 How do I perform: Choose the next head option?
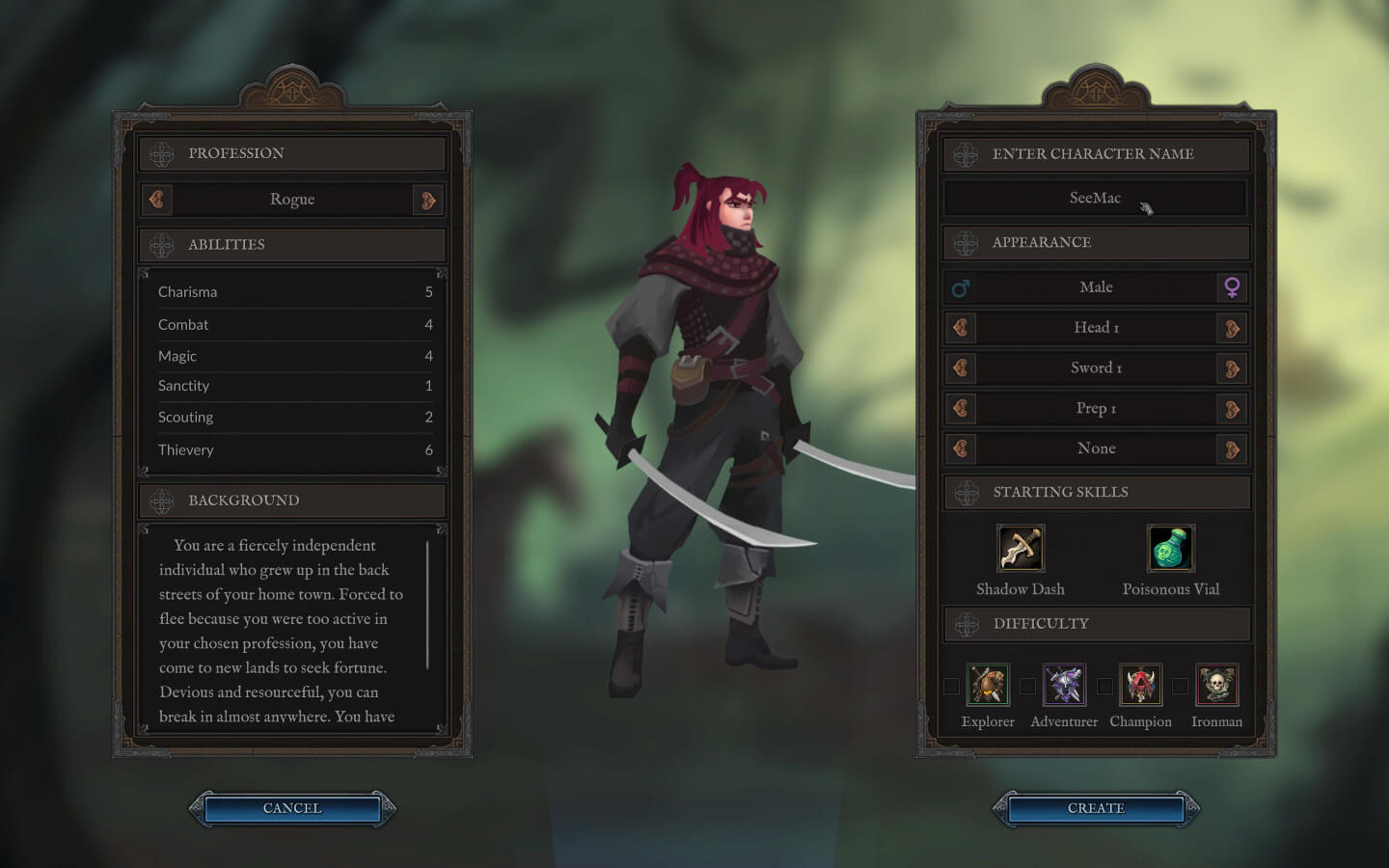[1232, 328]
